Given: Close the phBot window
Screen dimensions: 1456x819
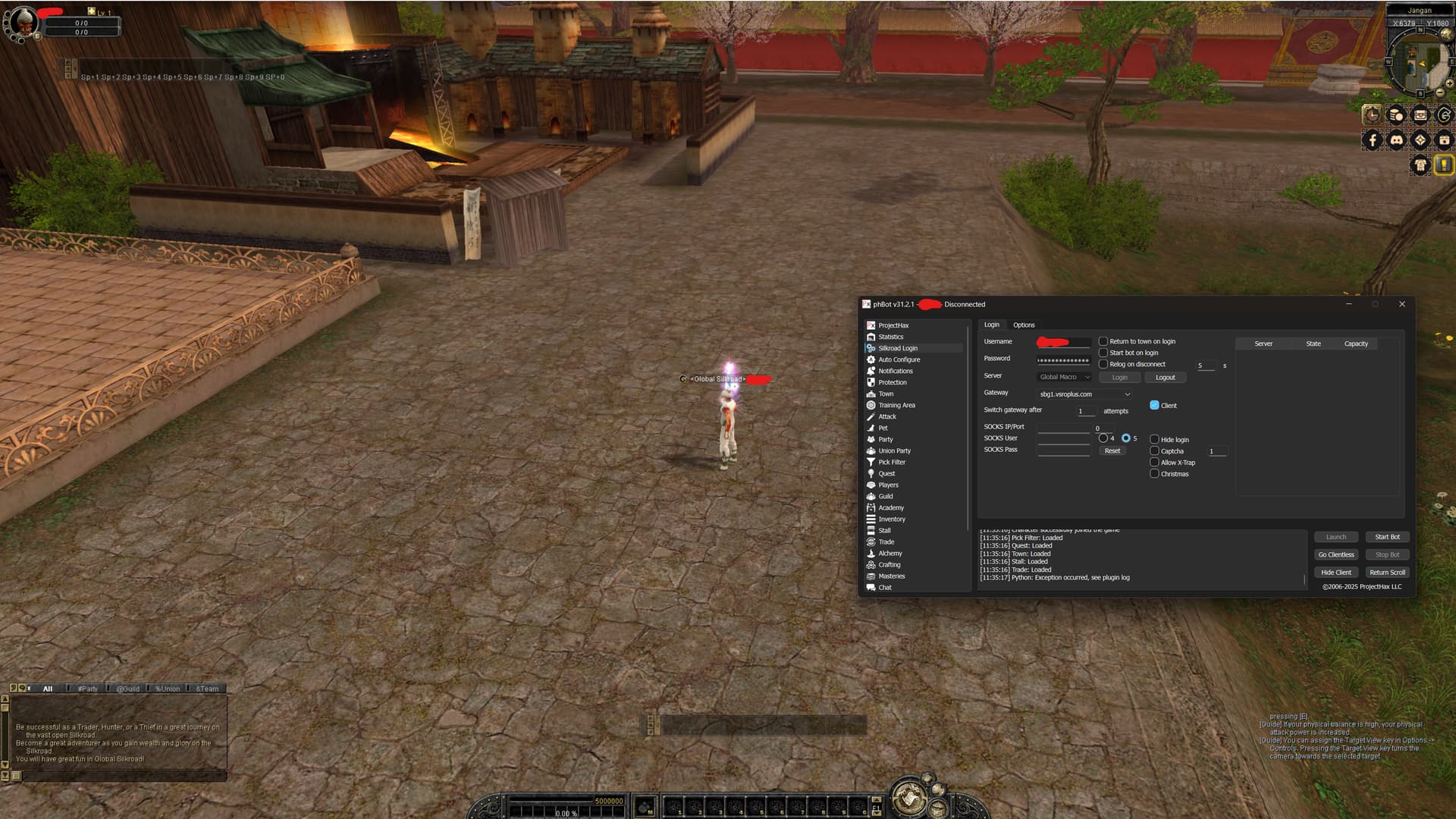Looking at the screenshot, I should coord(1402,304).
